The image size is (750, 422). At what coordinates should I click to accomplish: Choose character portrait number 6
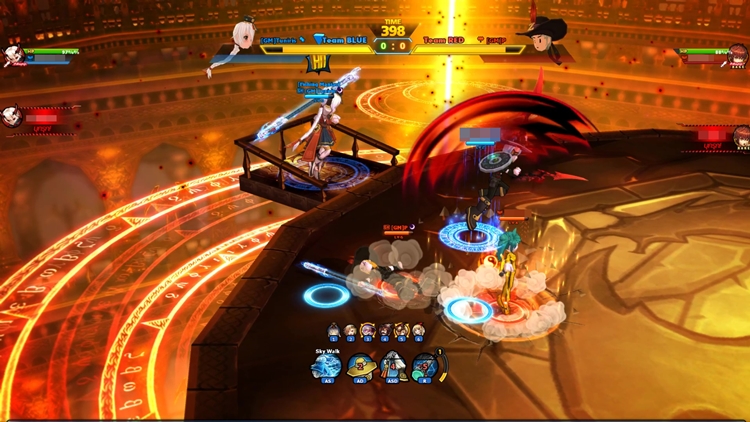click(x=418, y=331)
